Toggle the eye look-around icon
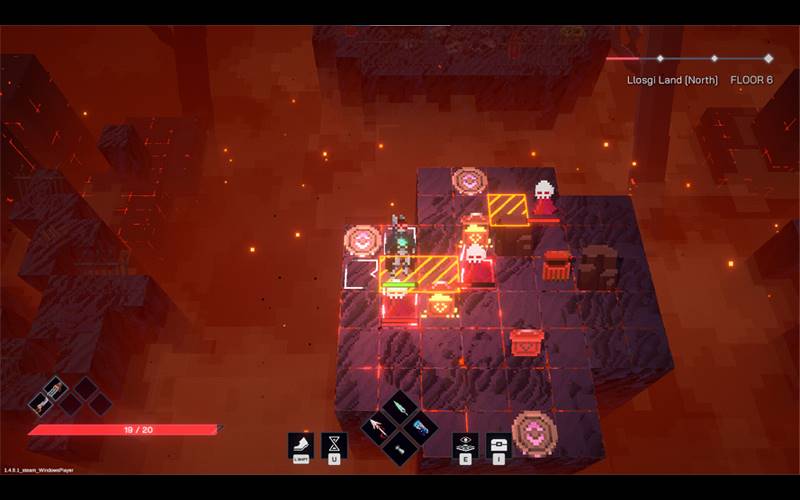This screenshot has height=500, width=800. click(465, 444)
